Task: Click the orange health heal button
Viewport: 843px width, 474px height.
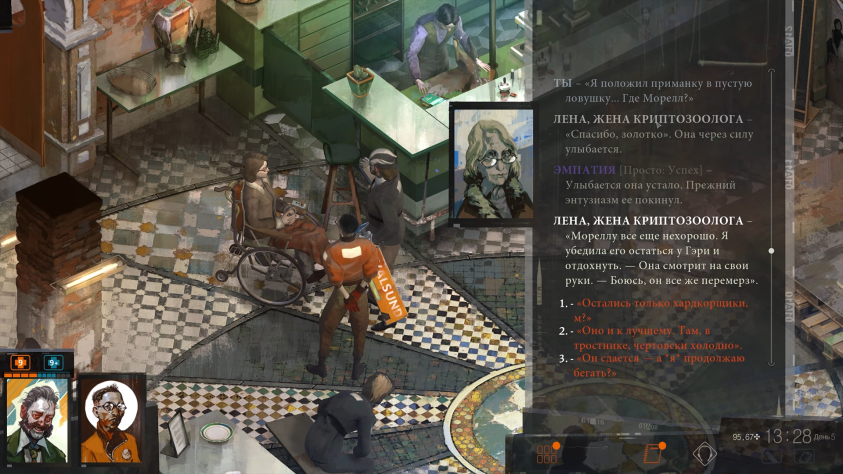Action: pos(19,362)
